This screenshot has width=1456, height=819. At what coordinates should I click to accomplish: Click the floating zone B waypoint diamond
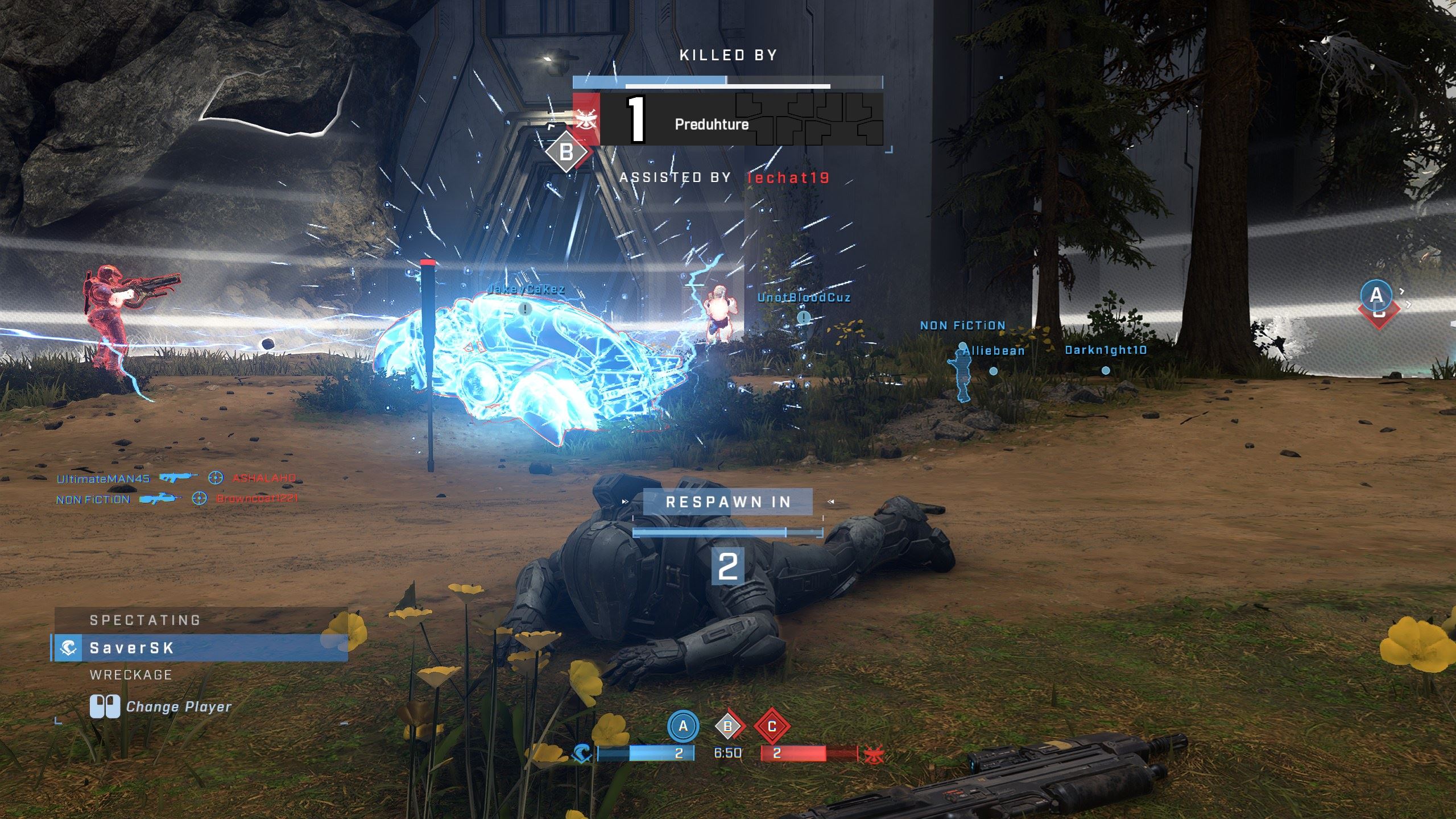[x=566, y=152]
